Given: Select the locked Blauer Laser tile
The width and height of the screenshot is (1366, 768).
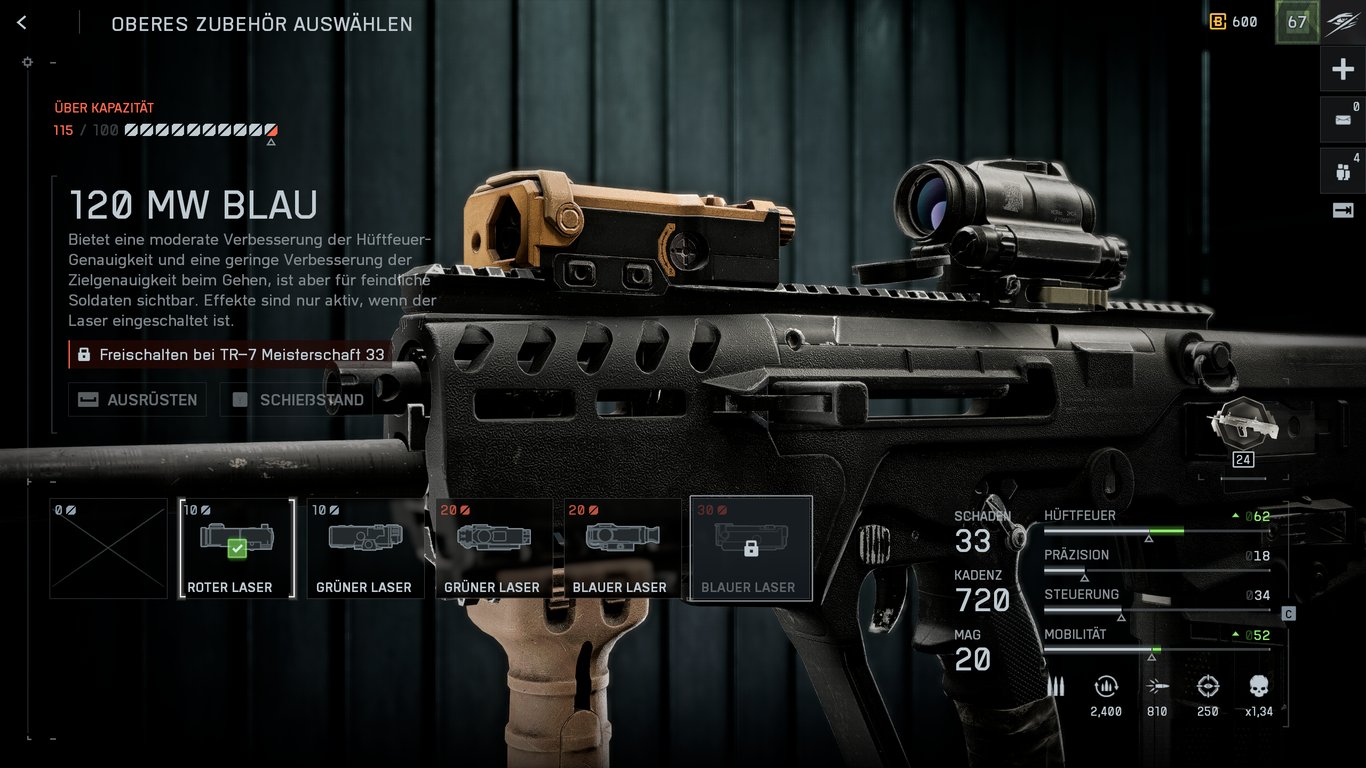Looking at the screenshot, I should pos(751,545).
